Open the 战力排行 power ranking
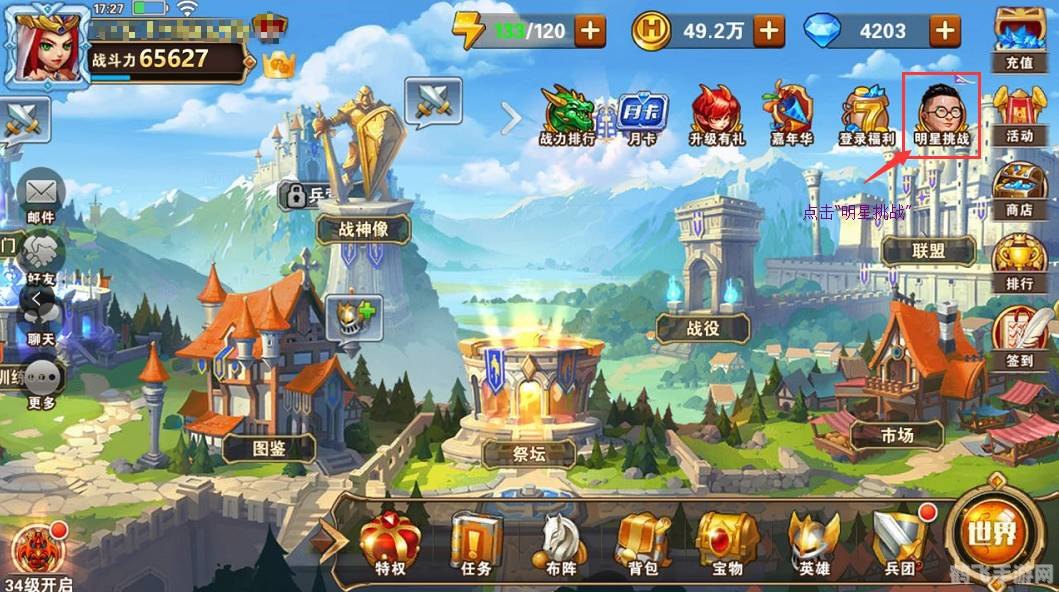Screen dimensions: 1059x592 tap(567, 115)
